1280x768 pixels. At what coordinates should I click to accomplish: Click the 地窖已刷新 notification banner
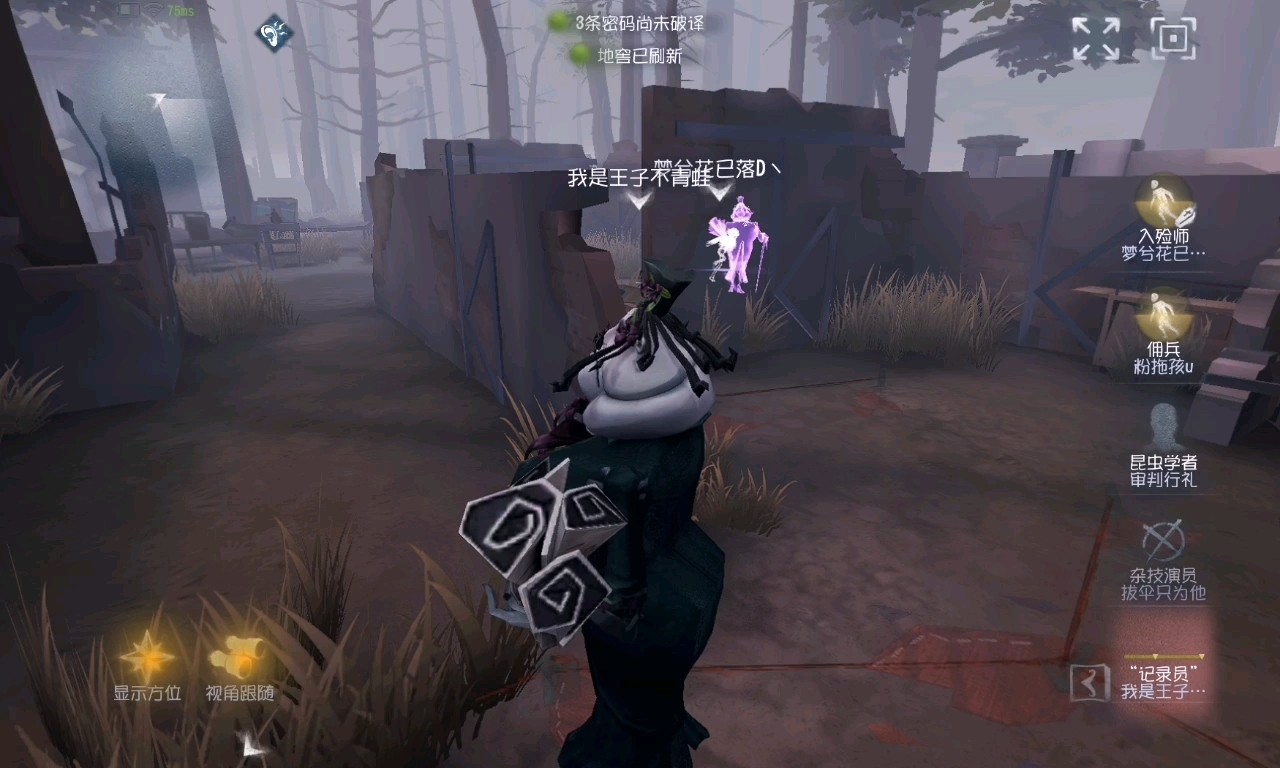click(x=640, y=56)
